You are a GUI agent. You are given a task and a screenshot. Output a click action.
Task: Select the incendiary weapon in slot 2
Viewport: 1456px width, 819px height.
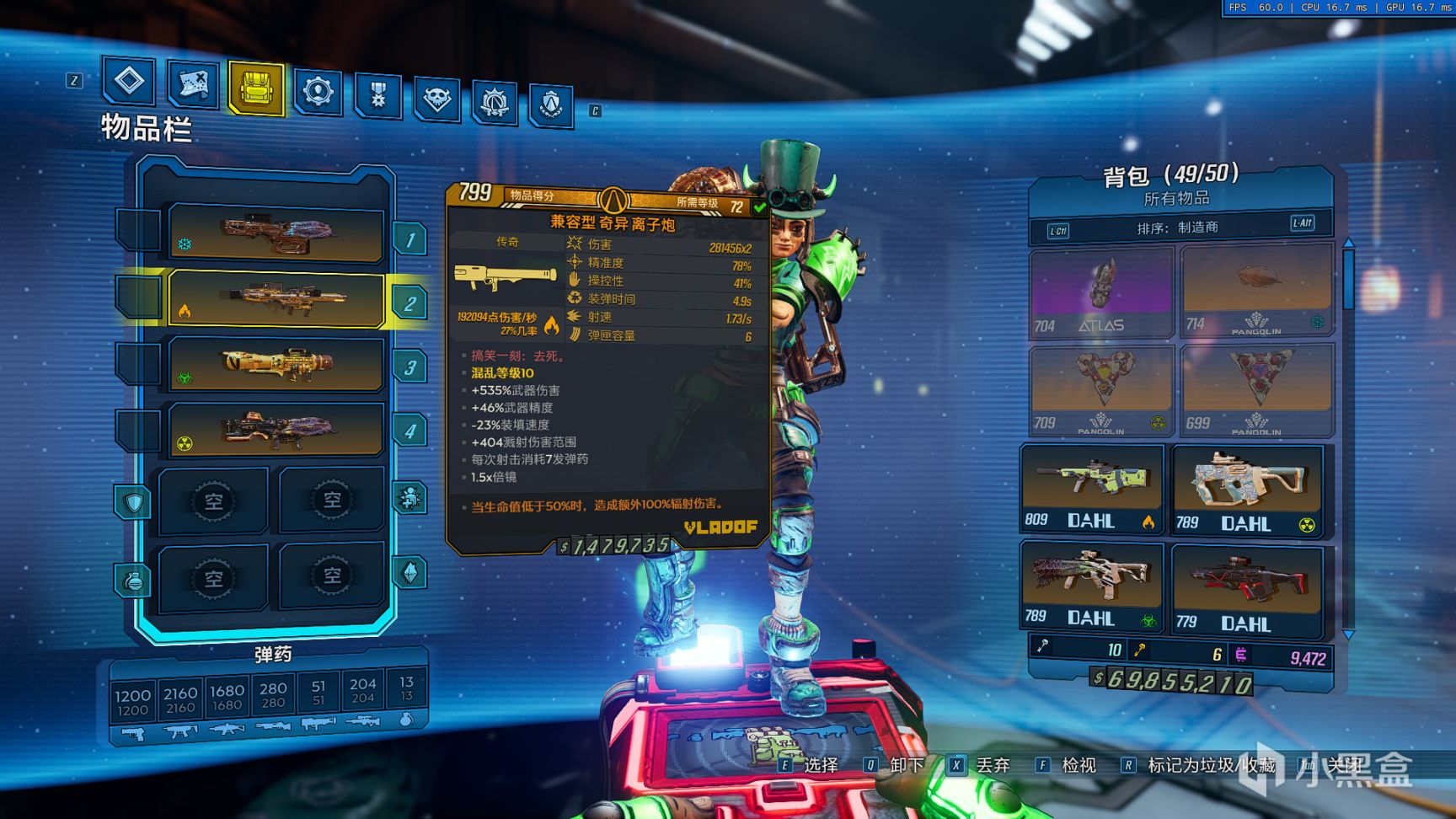click(276, 298)
